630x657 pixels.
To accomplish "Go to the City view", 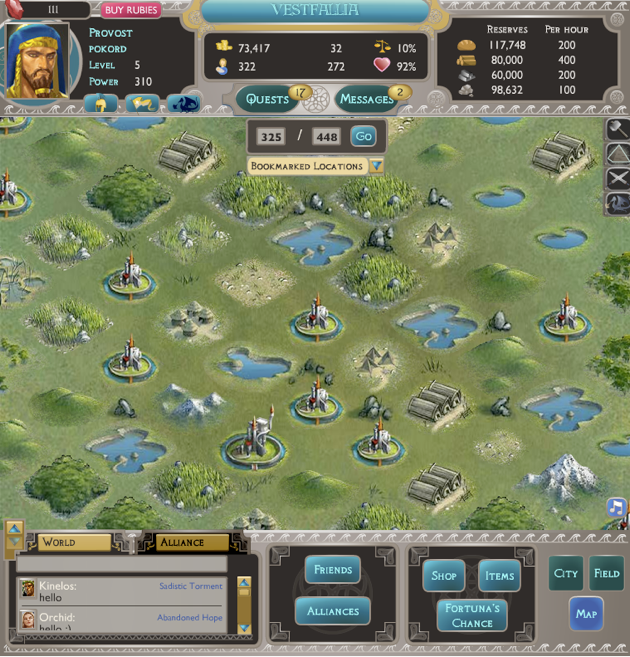I will 566,573.
